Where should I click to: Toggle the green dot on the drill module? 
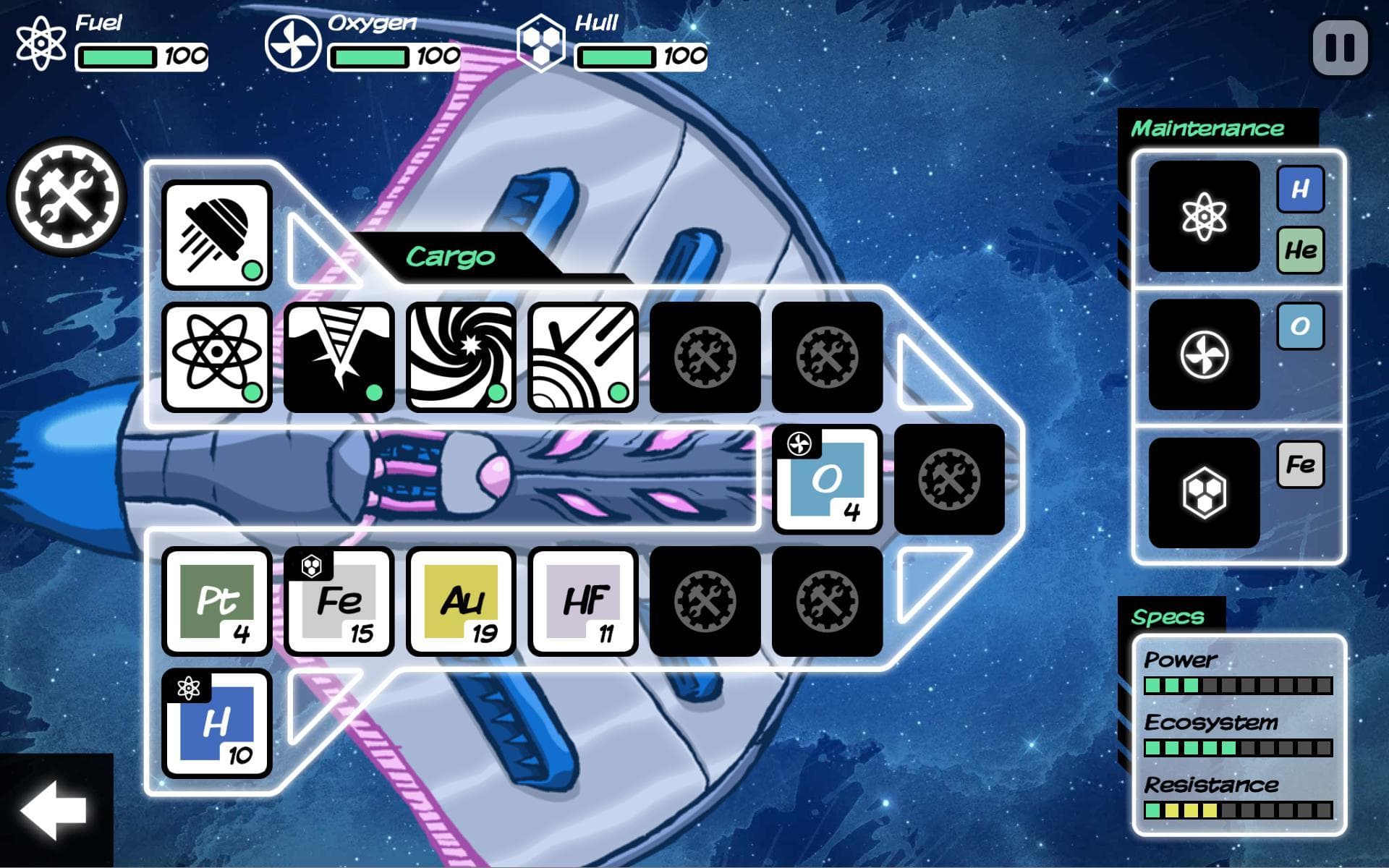pos(374,393)
